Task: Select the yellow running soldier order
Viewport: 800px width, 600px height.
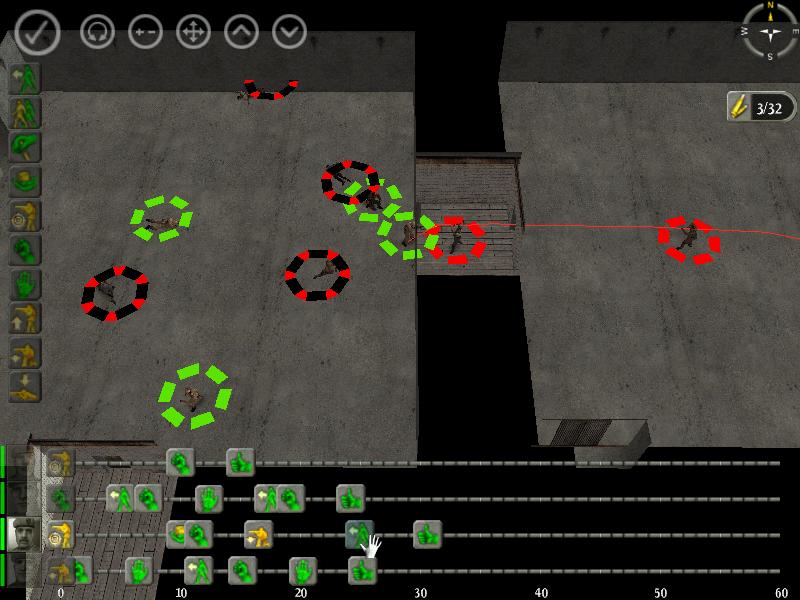Action: tap(24, 112)
